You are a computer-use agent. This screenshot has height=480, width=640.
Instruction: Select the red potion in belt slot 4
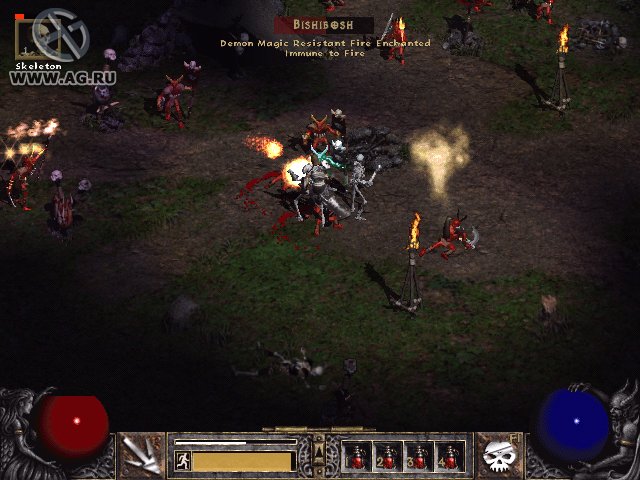(x=449, y=456)
